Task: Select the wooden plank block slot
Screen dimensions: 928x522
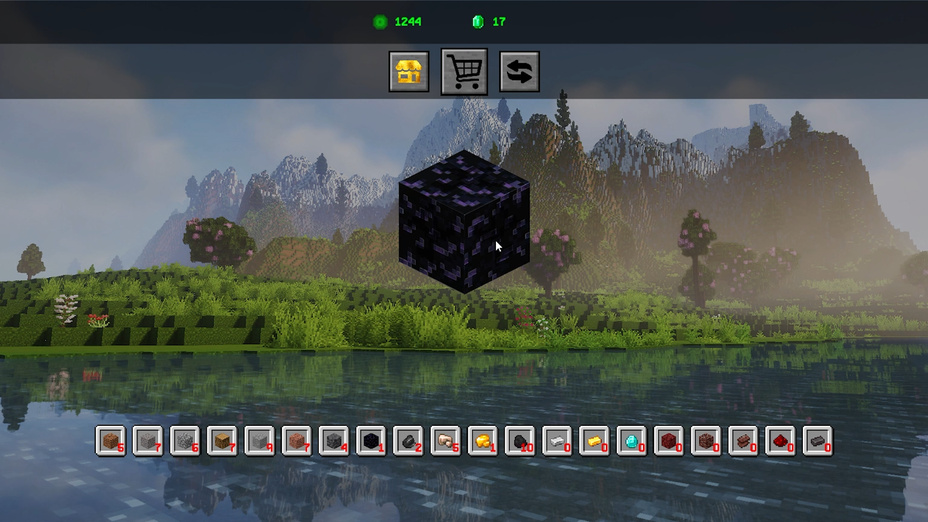Action: point(222,440)
